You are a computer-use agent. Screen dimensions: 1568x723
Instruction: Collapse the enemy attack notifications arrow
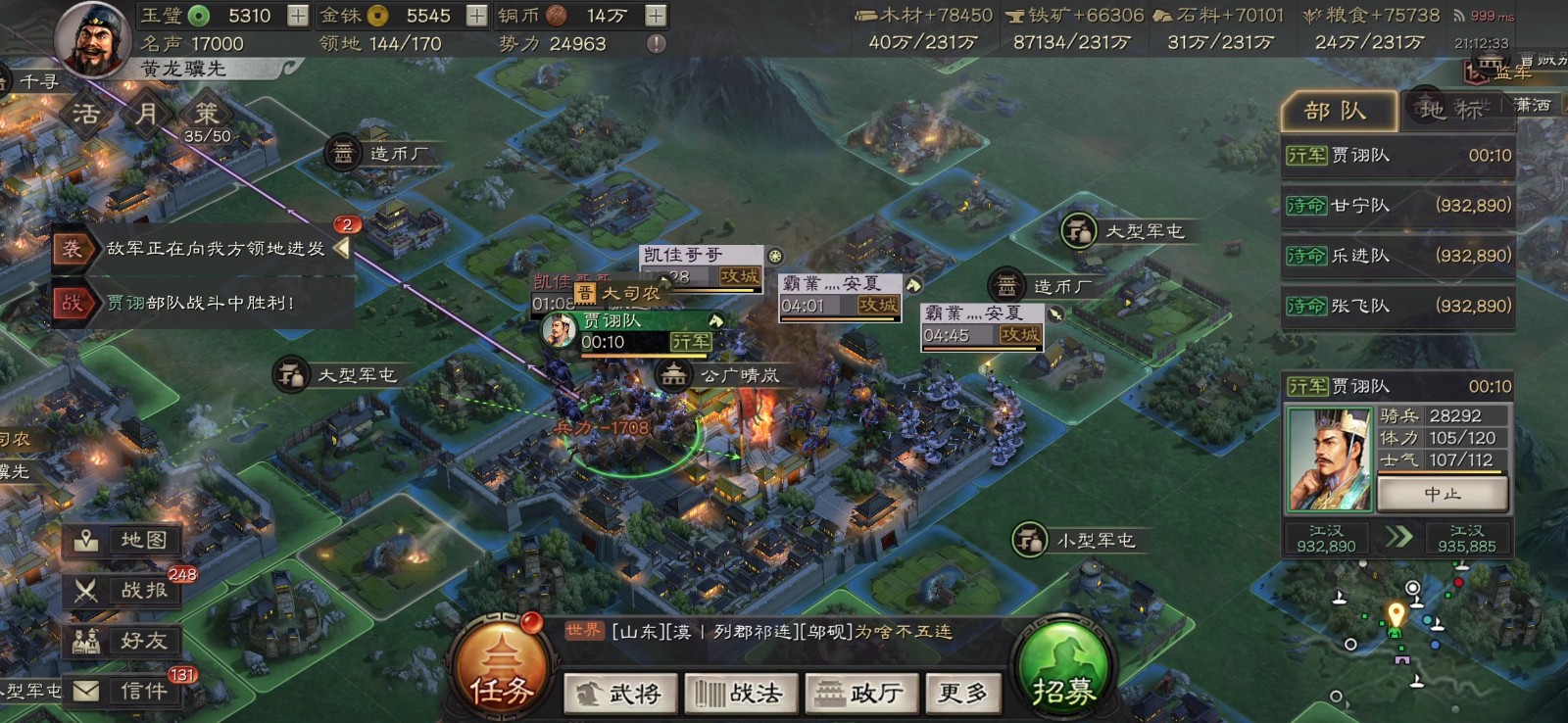pyautogui.click(x=341, y=248)
